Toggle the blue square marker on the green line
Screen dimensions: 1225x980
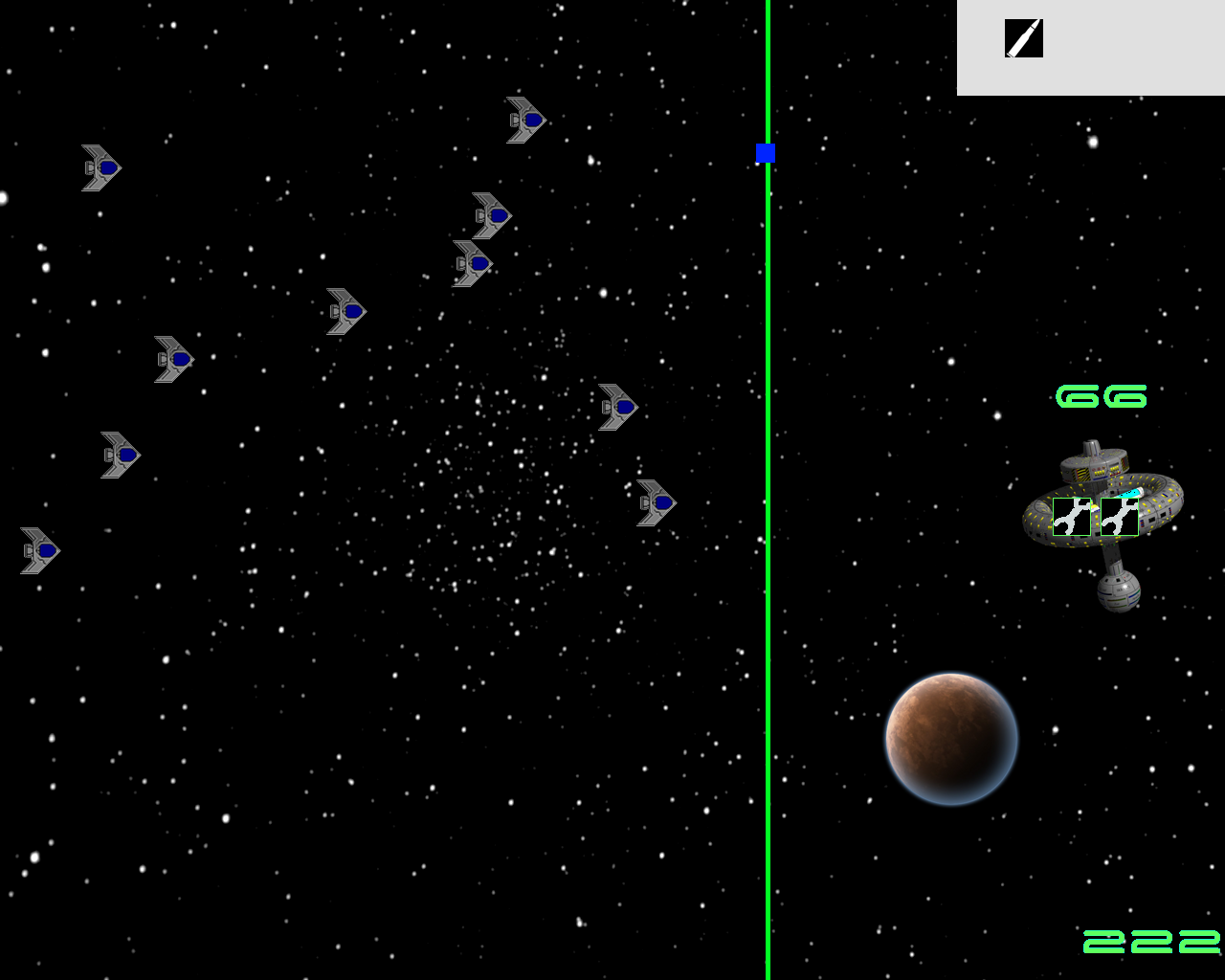pyautogui.click(x=764, y=151)
